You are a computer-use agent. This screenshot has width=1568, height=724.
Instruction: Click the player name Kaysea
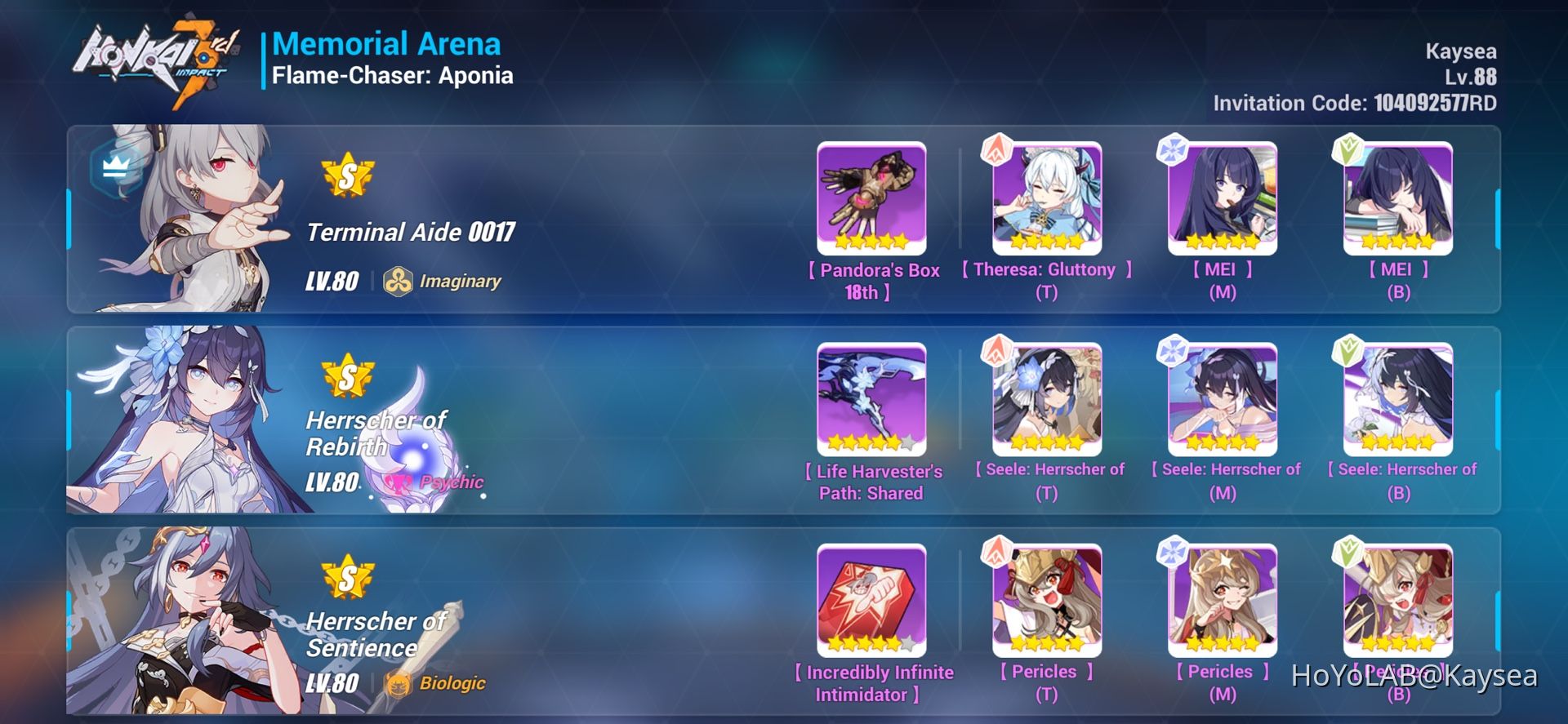1461,51
